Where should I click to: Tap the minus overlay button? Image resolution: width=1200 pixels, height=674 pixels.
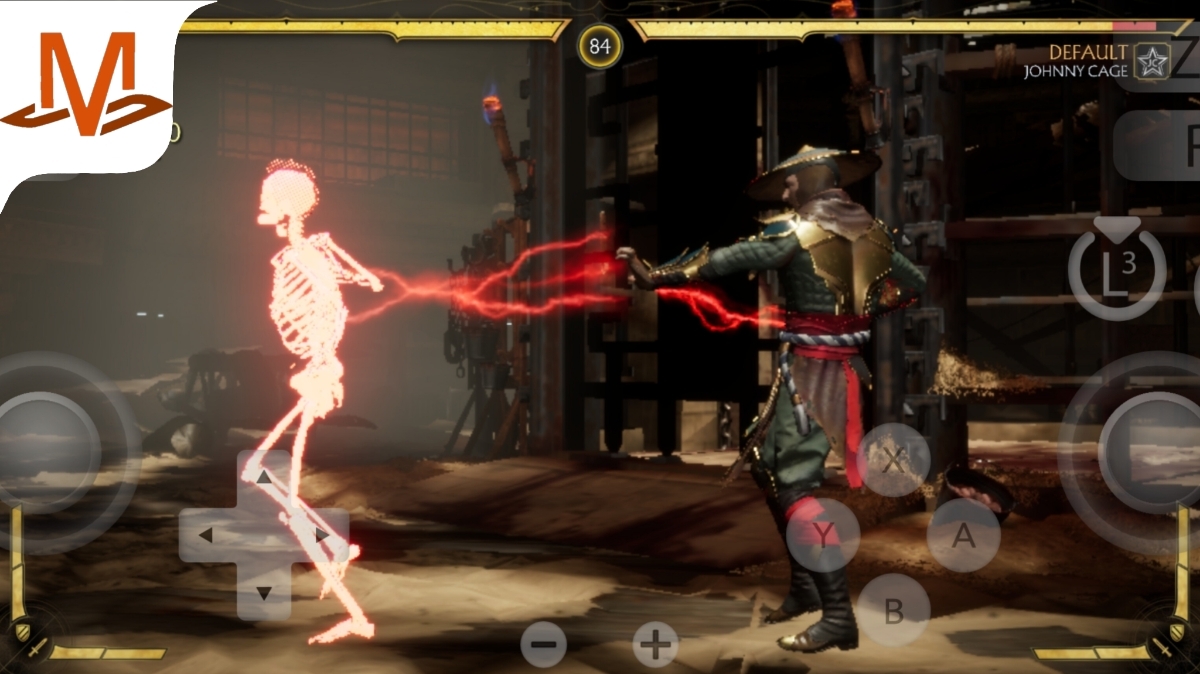tap(544, 645)
